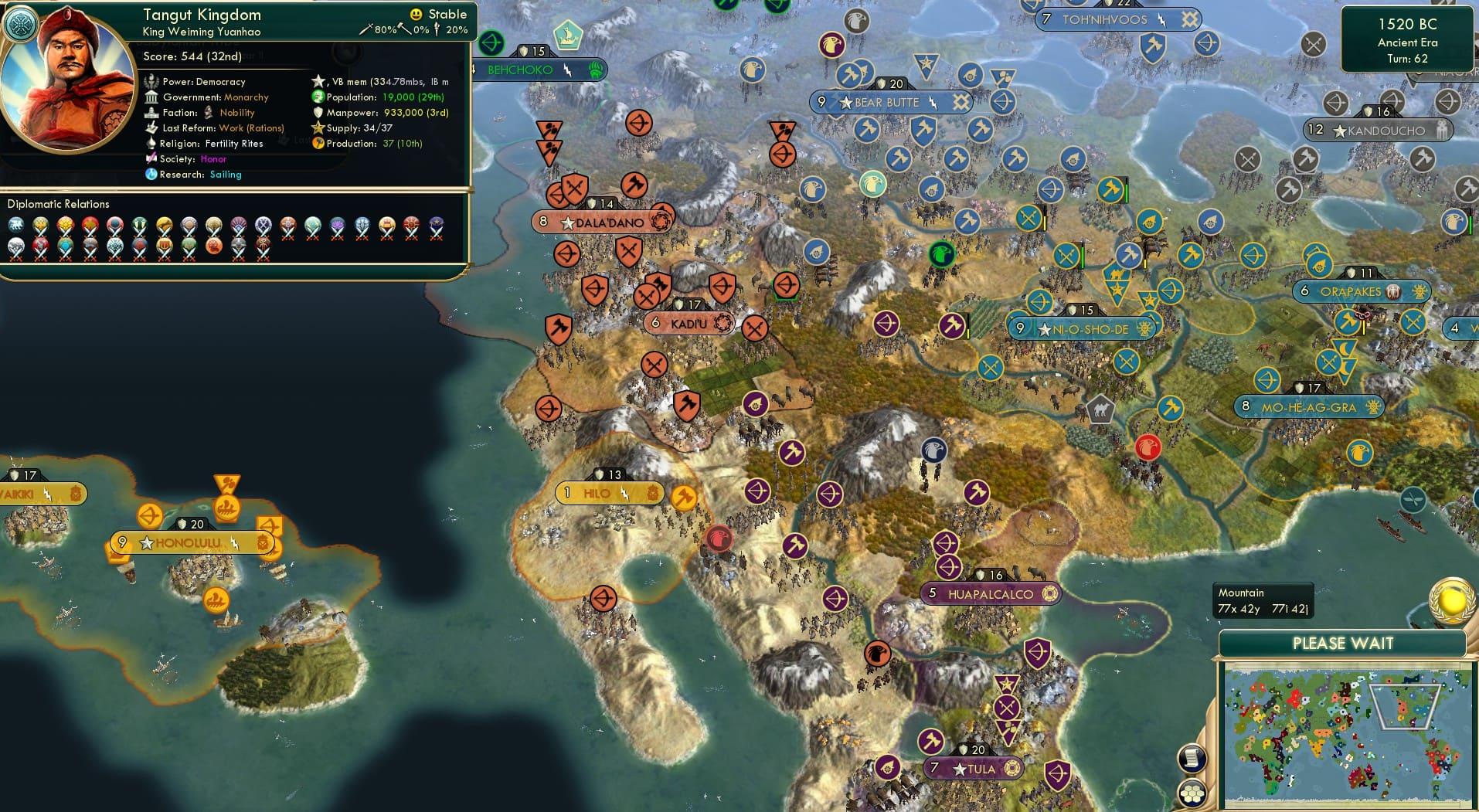The width and height of the screenshot is (1479, 812).
Task: Open the notification log scroll icon
Action: point(1192,758)
